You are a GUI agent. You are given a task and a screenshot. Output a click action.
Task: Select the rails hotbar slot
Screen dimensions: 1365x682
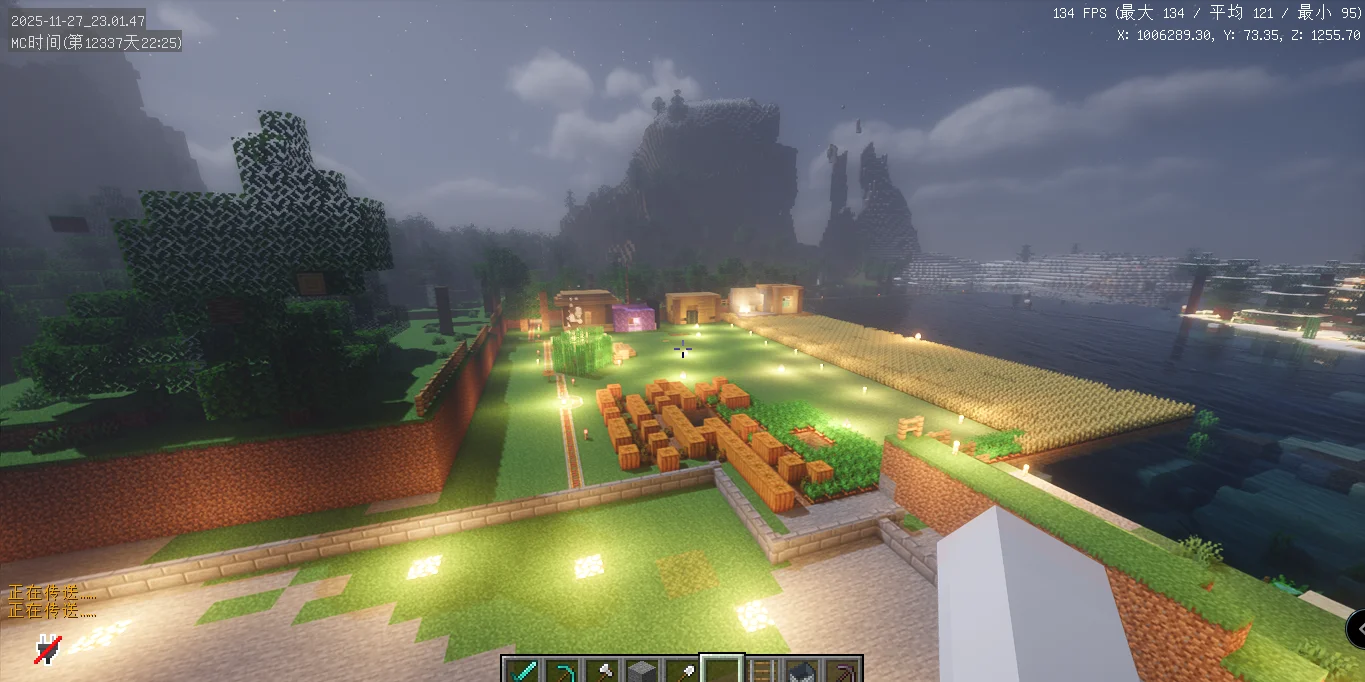(762, 671)
